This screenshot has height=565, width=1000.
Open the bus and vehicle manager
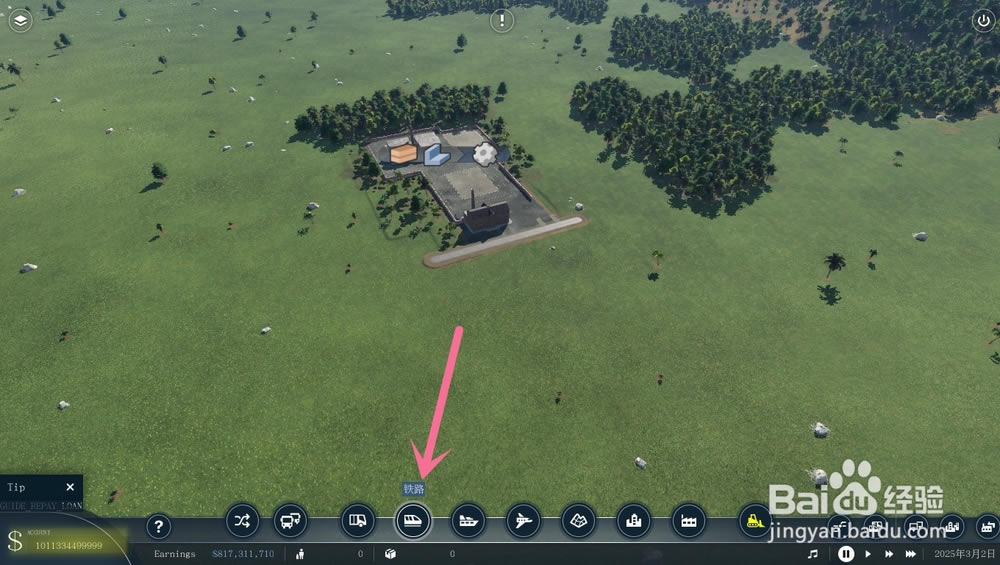point(291,520)
